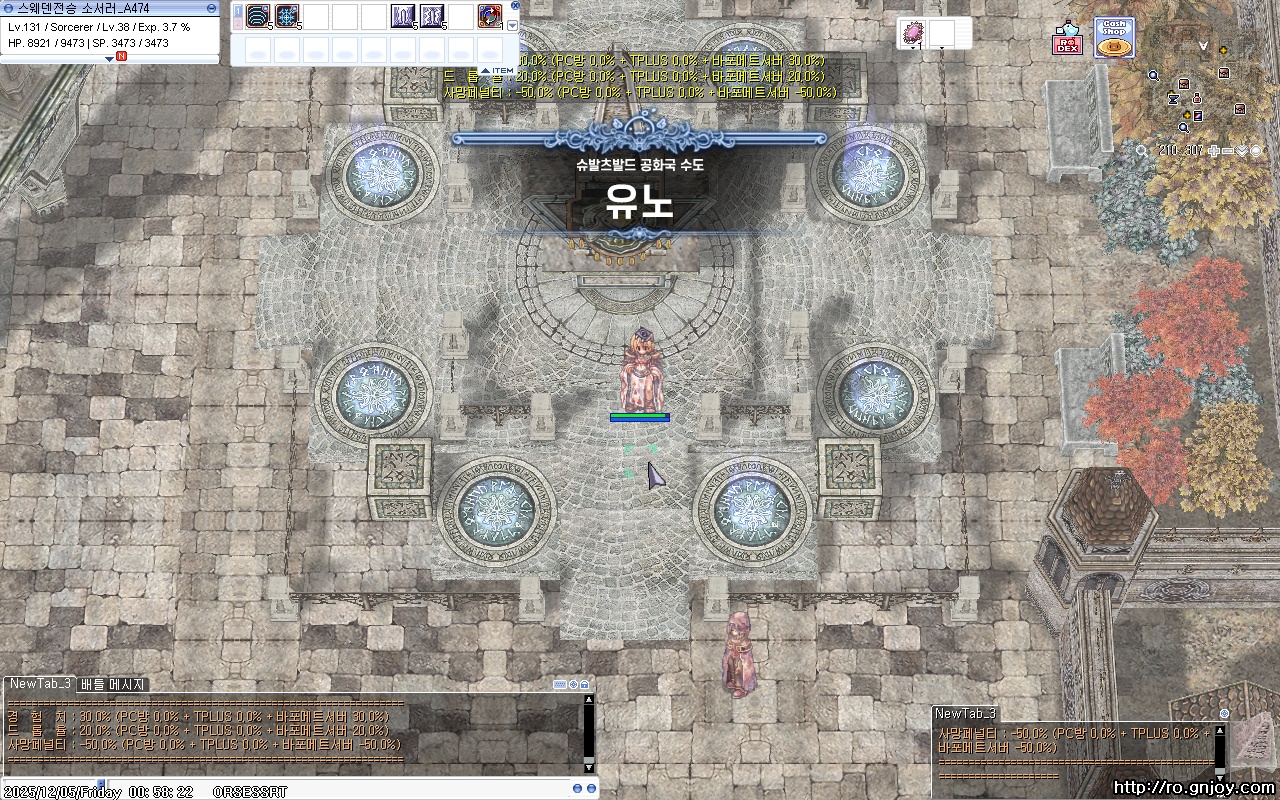Viewport: 1280px width, 800px height.
Task: Click the red N notification badge
Action: (121, 57)
